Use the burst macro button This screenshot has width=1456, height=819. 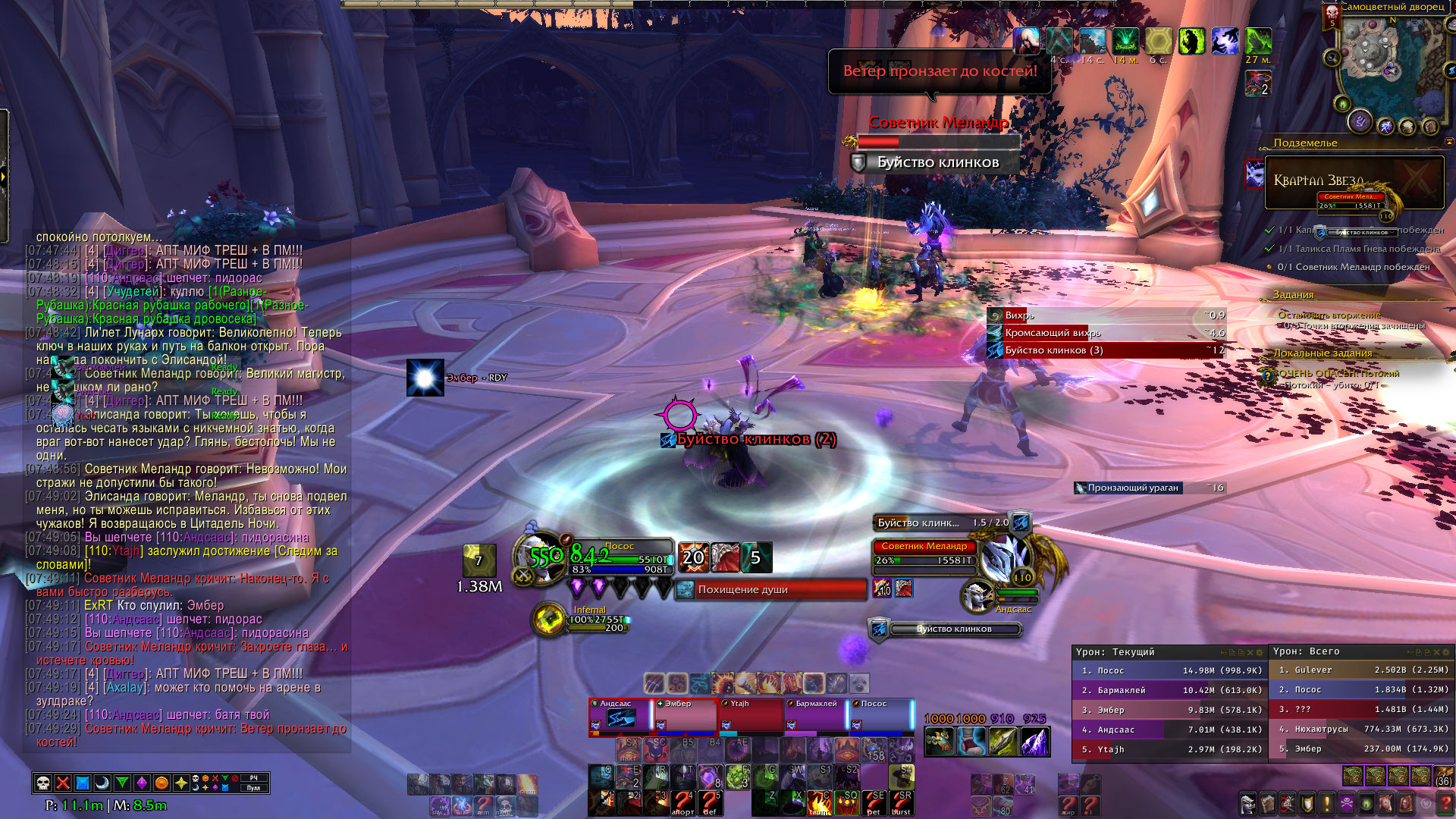pos(901,802)
